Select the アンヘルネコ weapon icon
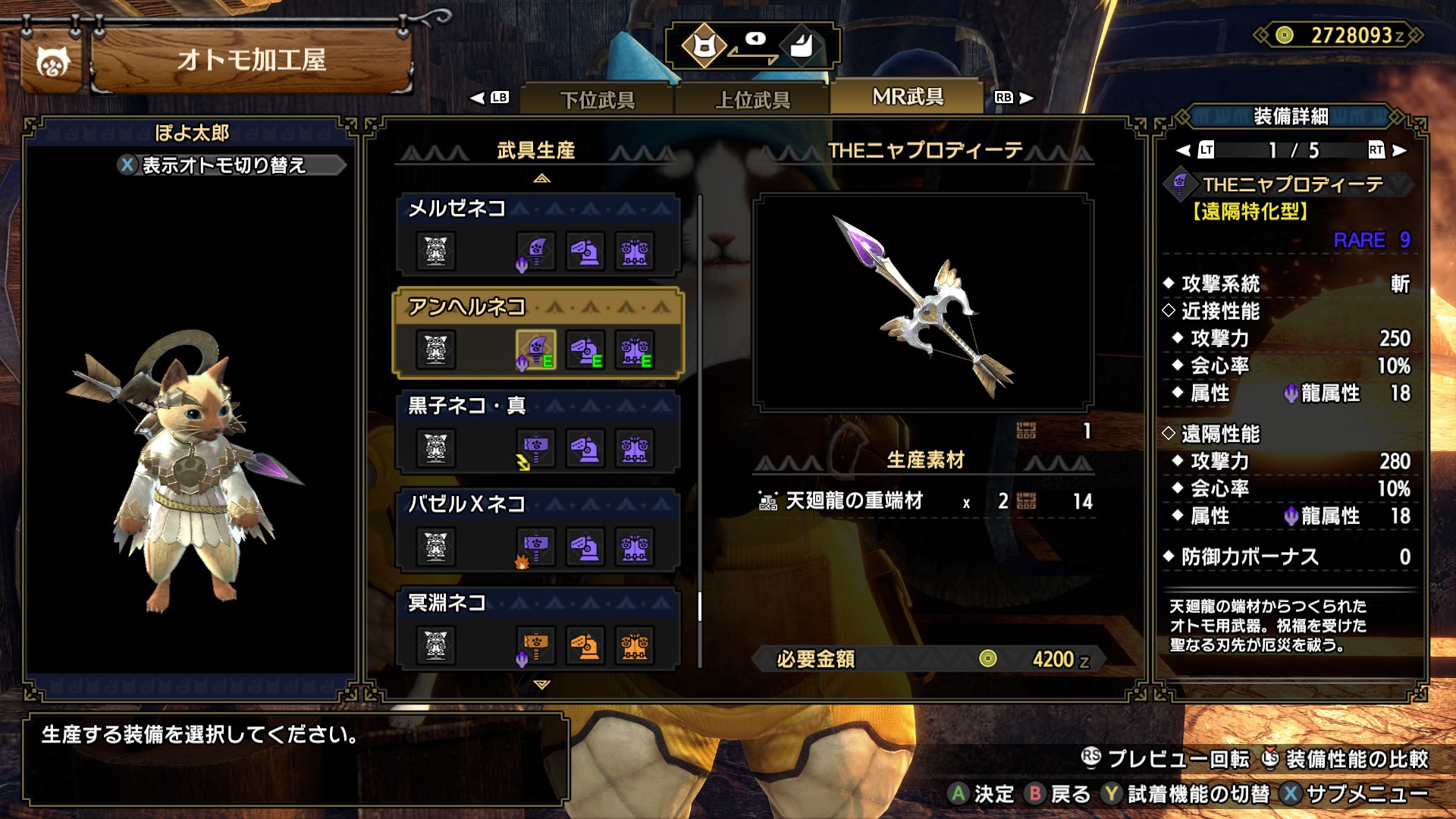The width and height of the screenshot is (1456, 819). [x=535, y=350]
